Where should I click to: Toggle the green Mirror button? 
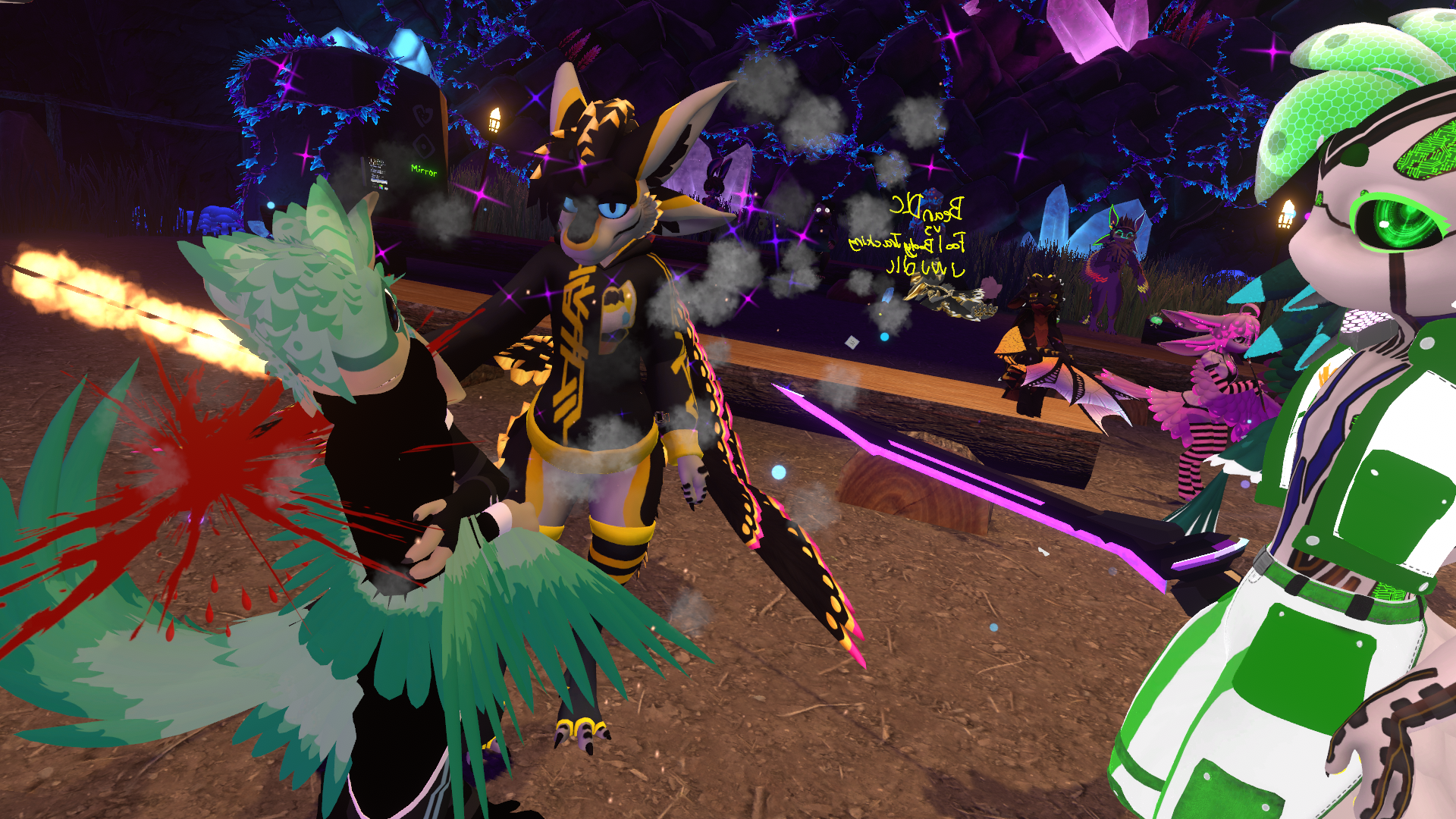pos(424,171)
